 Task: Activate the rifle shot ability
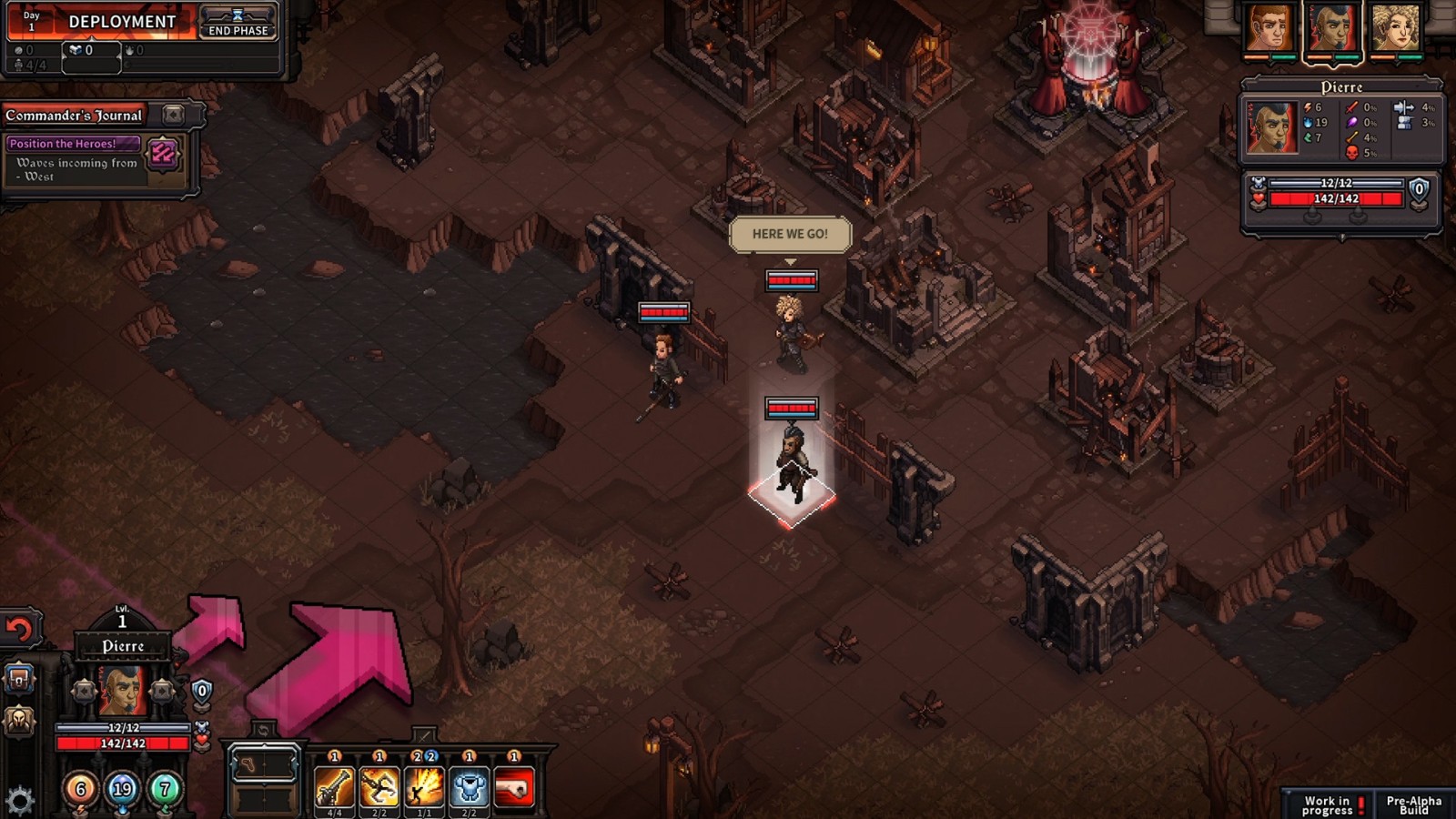coord(334,787)
